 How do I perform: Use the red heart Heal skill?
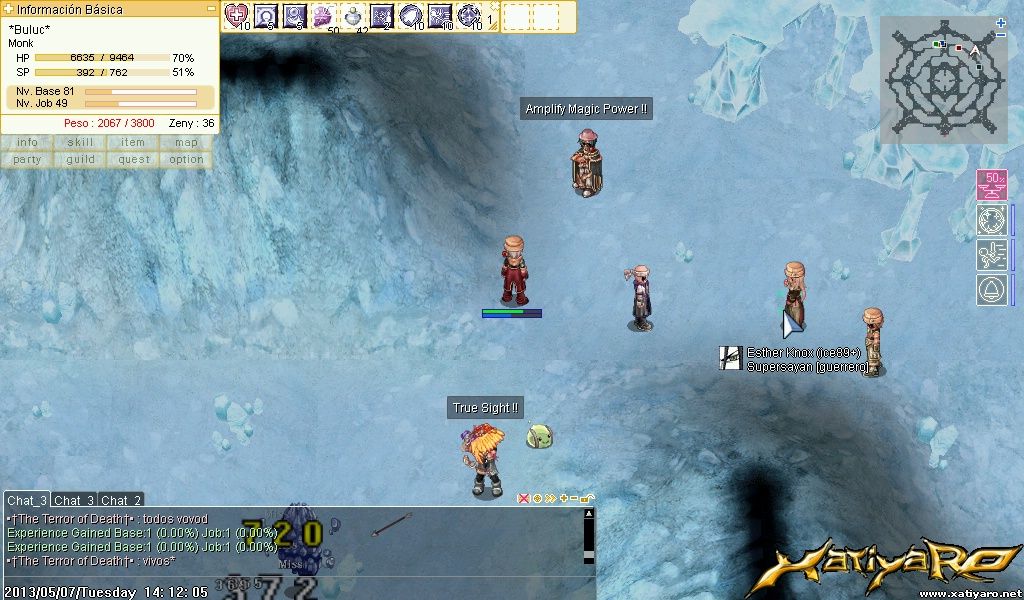point(236,15)
